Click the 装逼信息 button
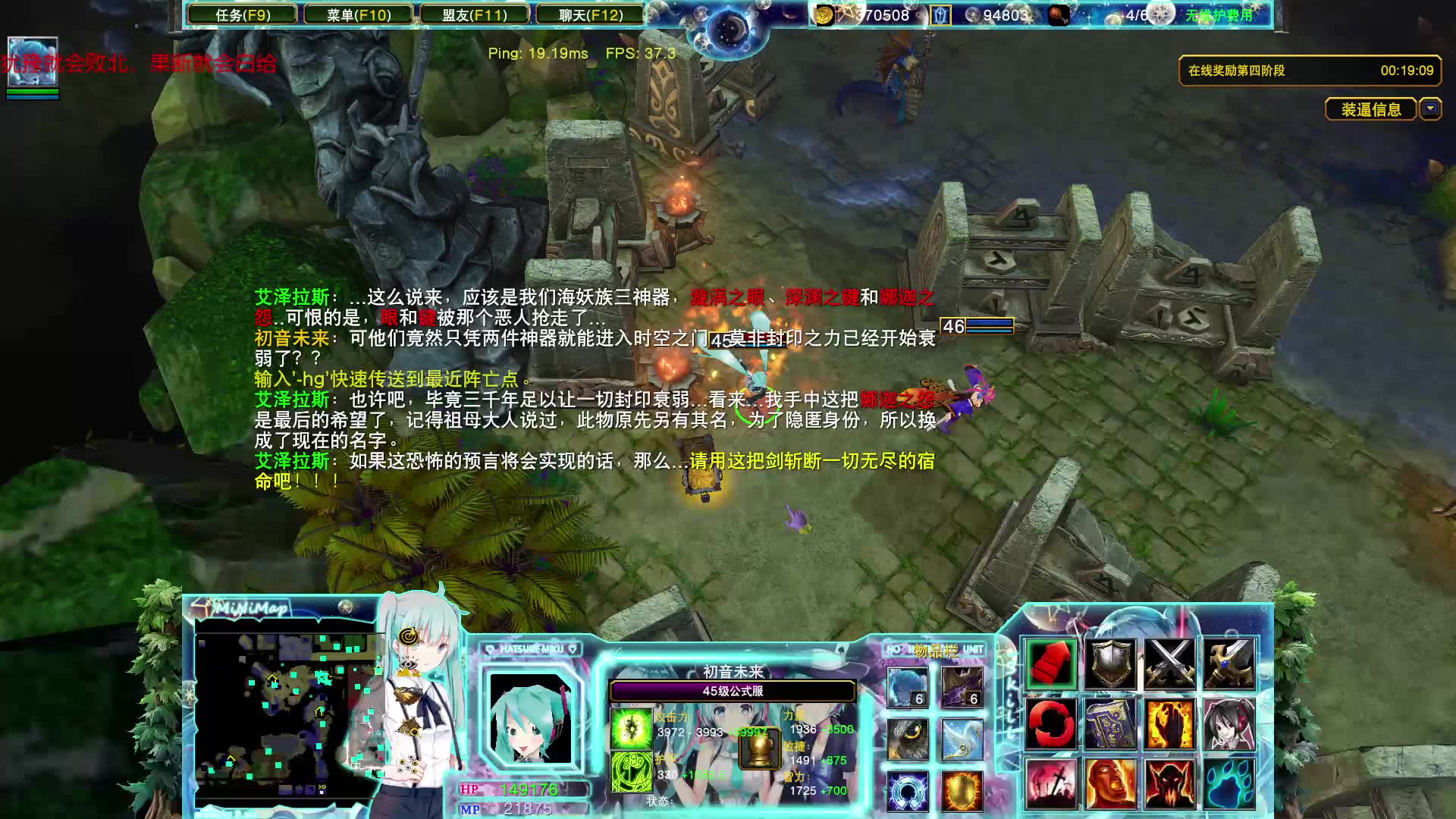1456x819 pixels. [x=1370, y=110]
